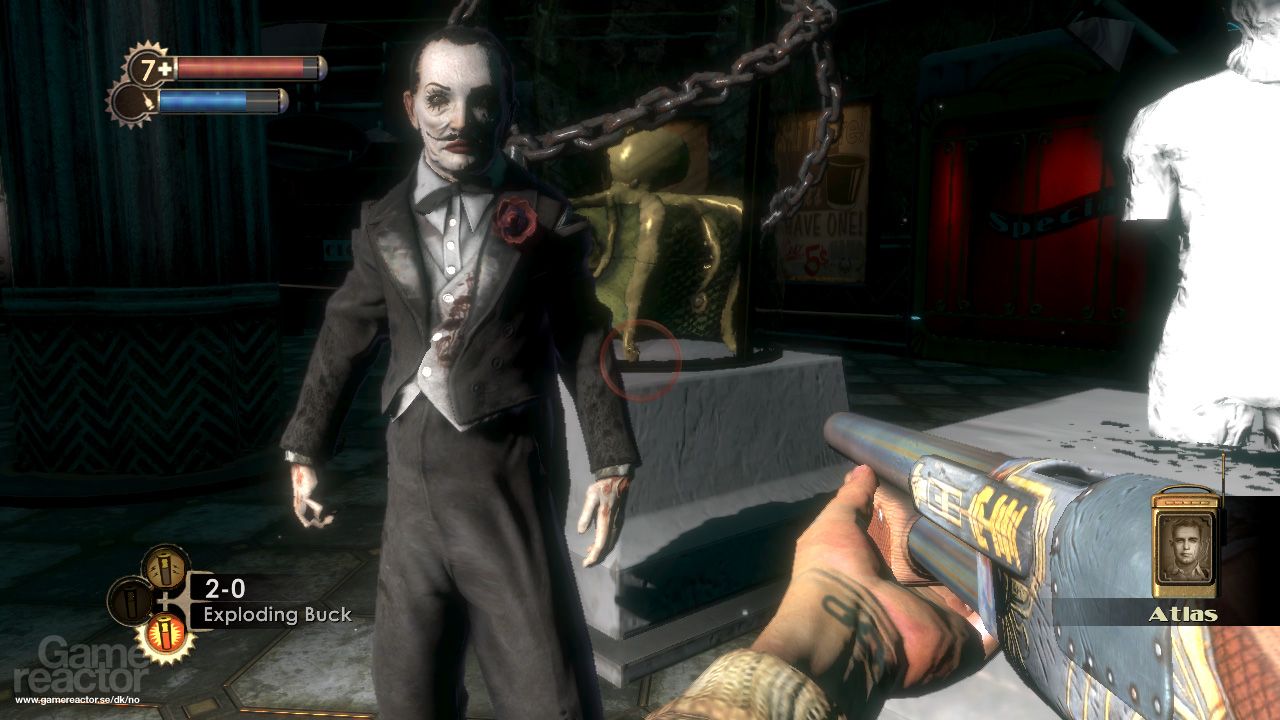
Task: Click the EVE hypo syringe icon
Action: [132, 102]
